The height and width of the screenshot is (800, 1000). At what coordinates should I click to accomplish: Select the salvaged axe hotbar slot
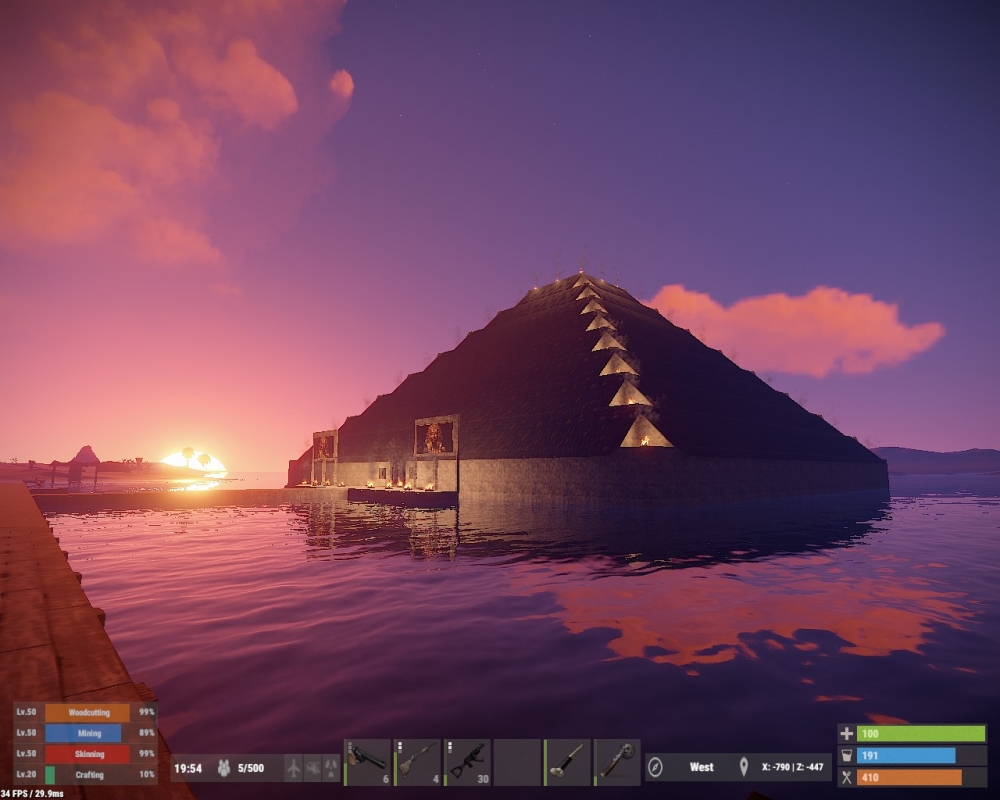[x=617, y=762]
